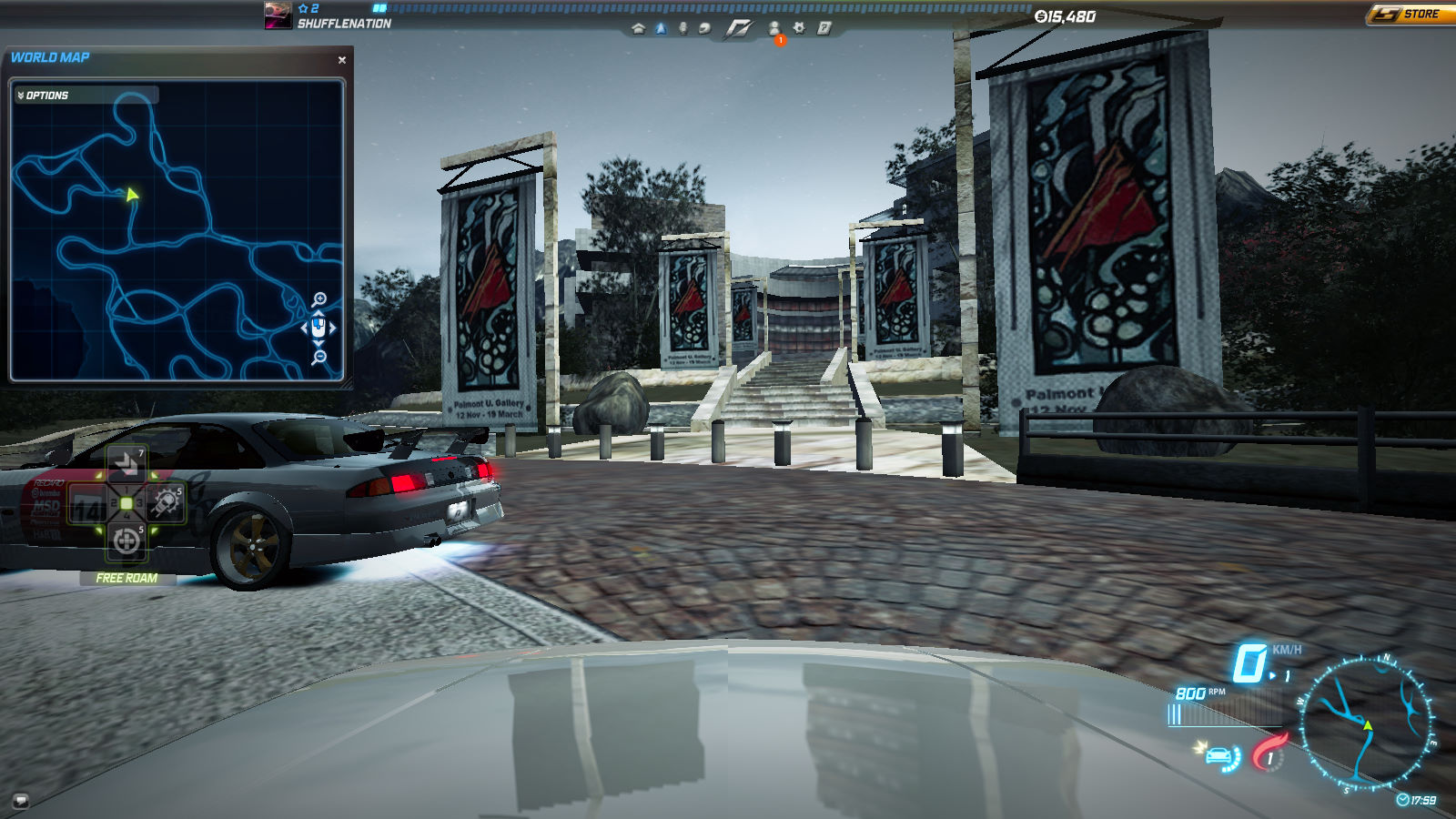Open the friends list with notification badge
Image resolution: width=1456 pixels, height=819 pixels.
tap(774, 29)
